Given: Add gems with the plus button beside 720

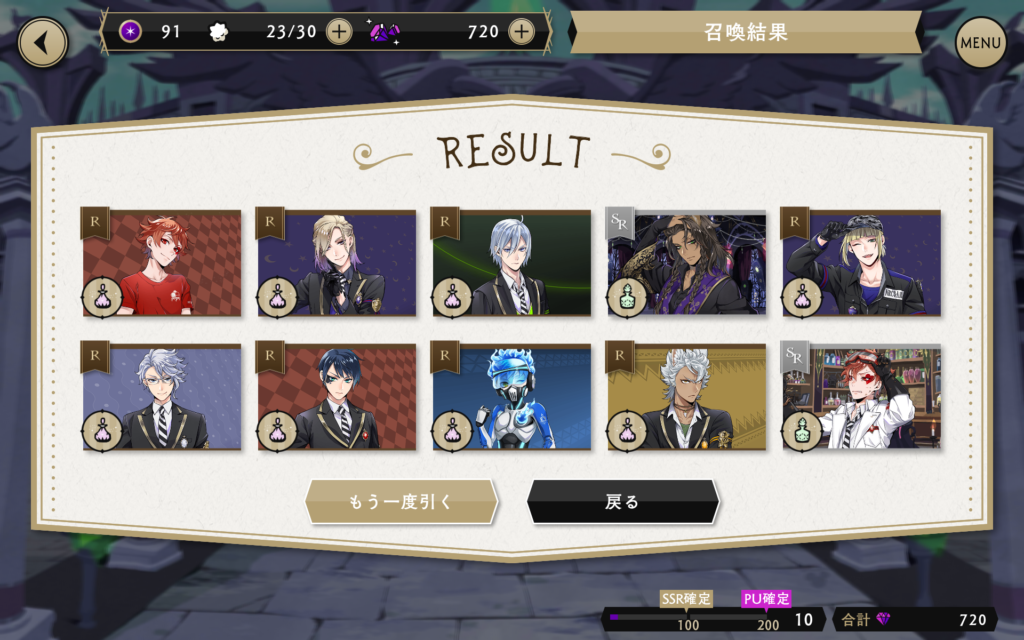Looking at the screenshot, I should click(521, 32).
